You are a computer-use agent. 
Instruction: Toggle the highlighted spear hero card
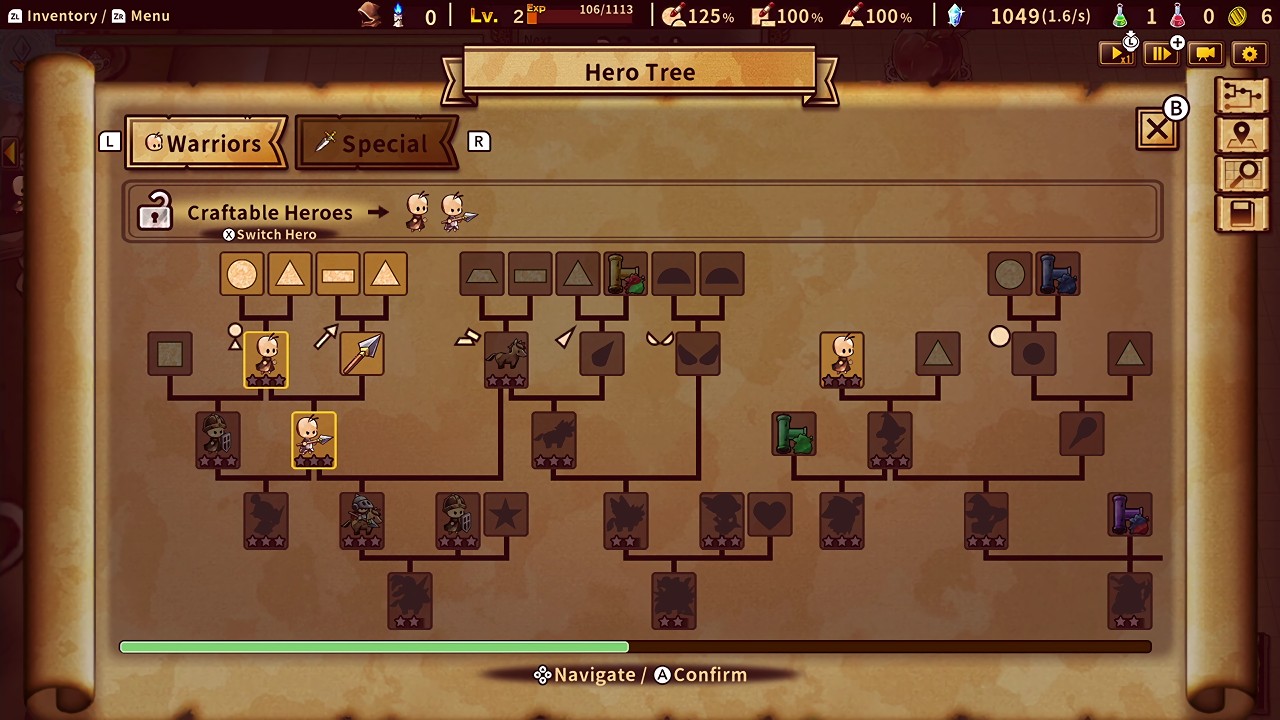(313, 440)
